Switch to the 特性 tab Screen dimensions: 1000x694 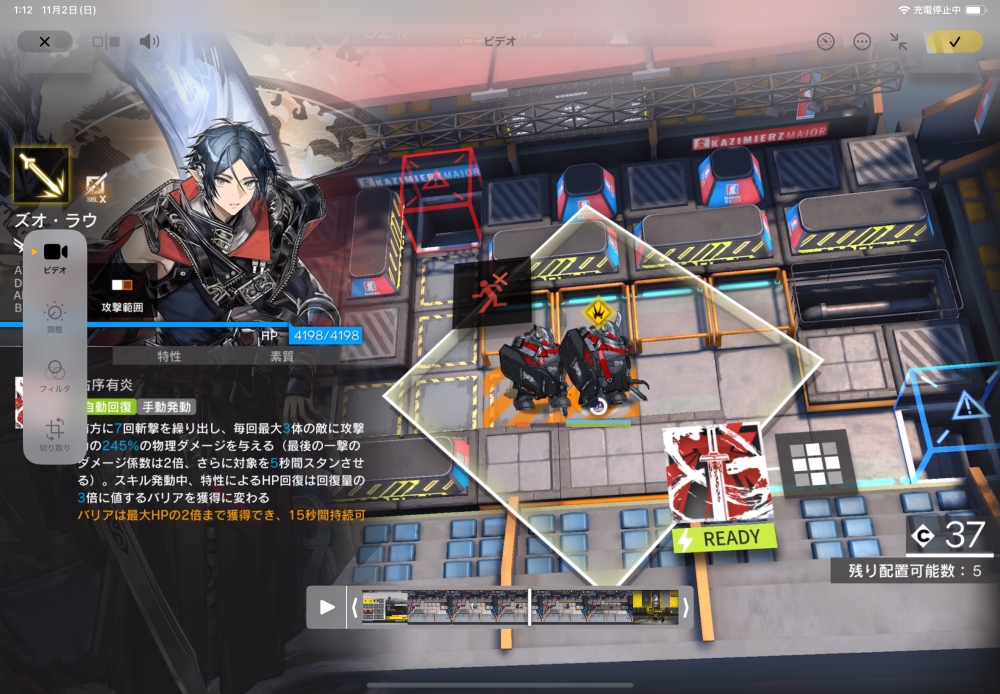tap(169, 356)
